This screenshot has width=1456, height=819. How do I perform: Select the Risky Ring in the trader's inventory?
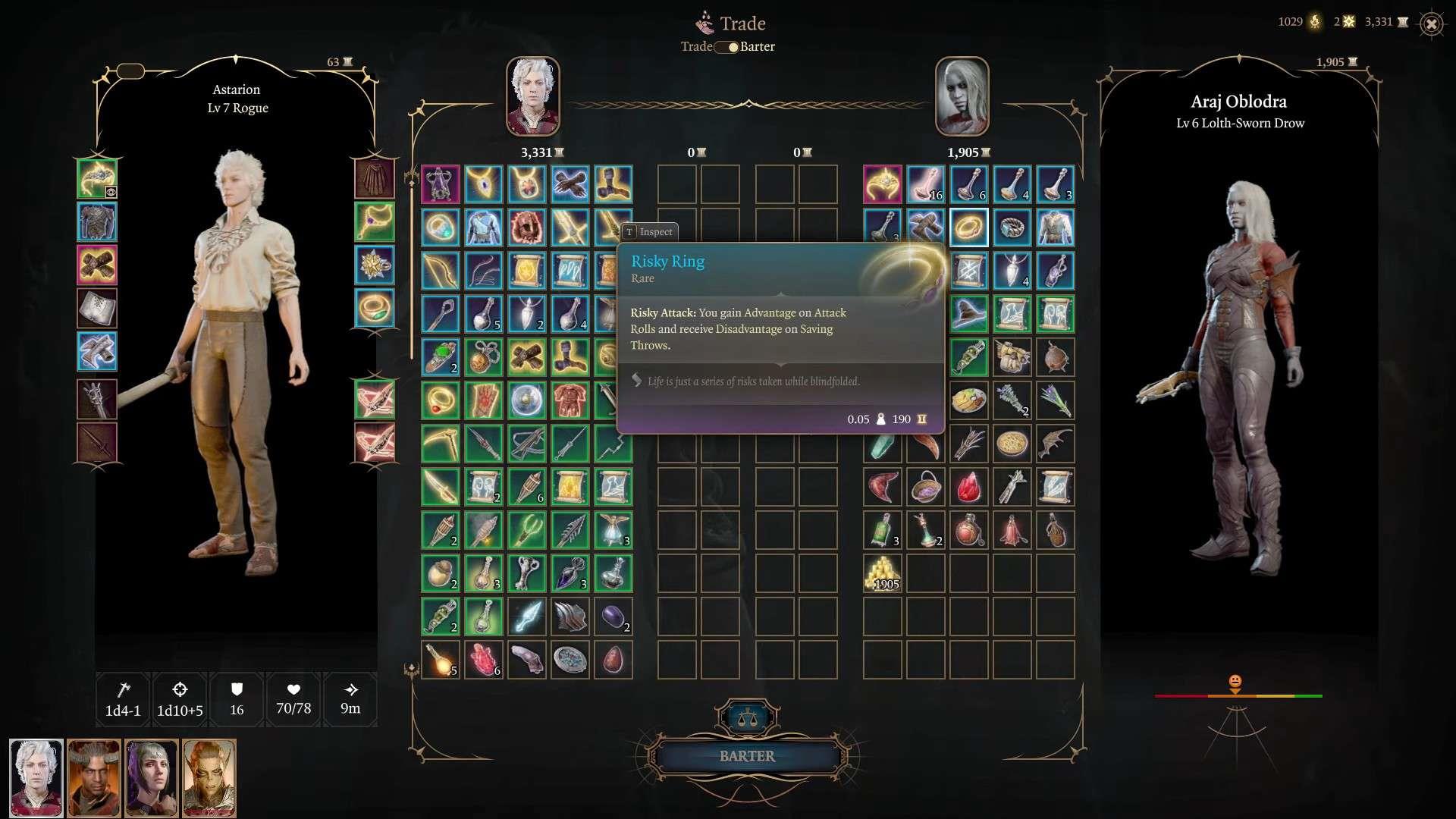(968, 227)
